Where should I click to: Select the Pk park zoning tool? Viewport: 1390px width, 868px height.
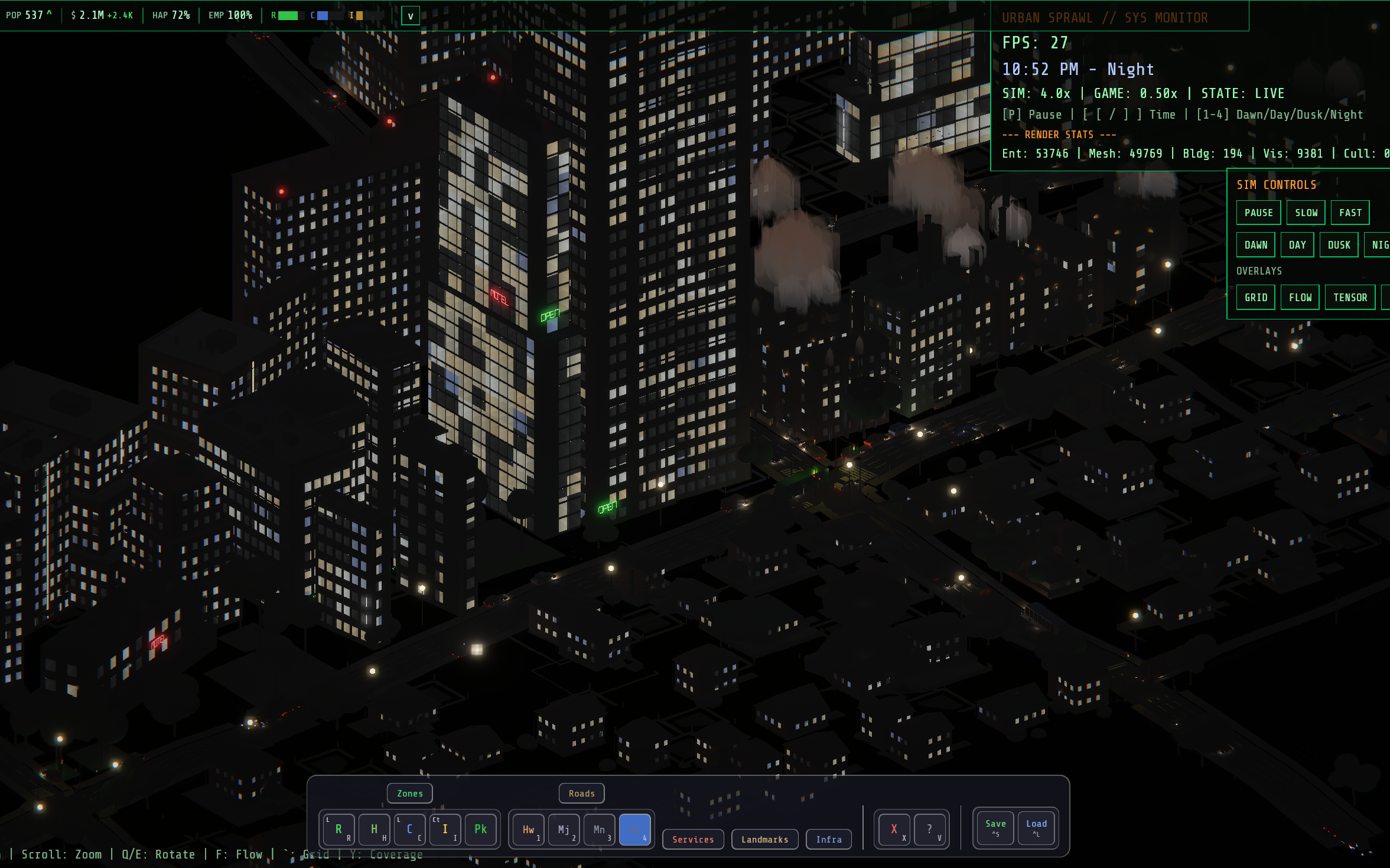480,828
